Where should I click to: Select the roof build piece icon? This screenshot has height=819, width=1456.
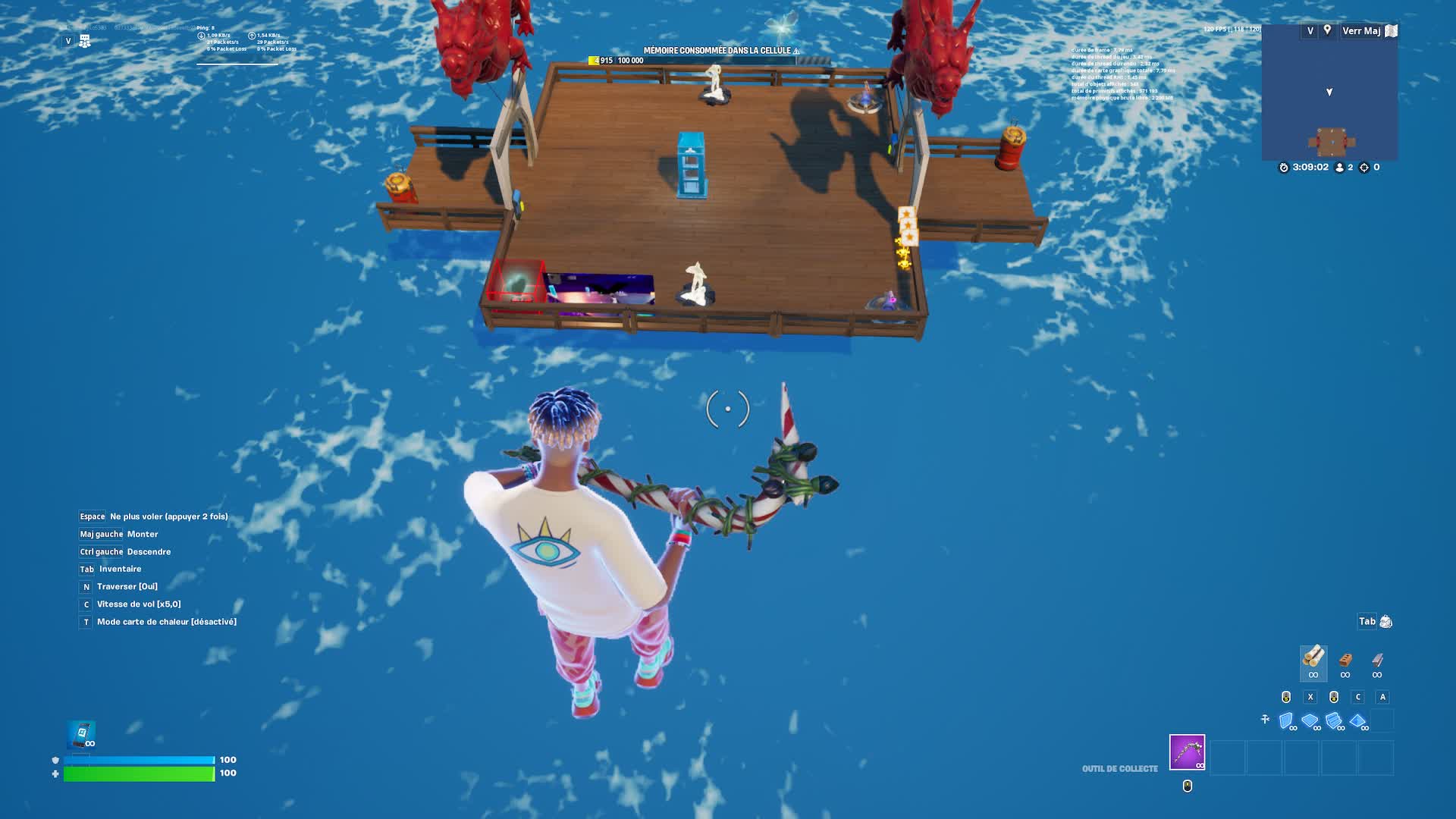pos(1357,719)
